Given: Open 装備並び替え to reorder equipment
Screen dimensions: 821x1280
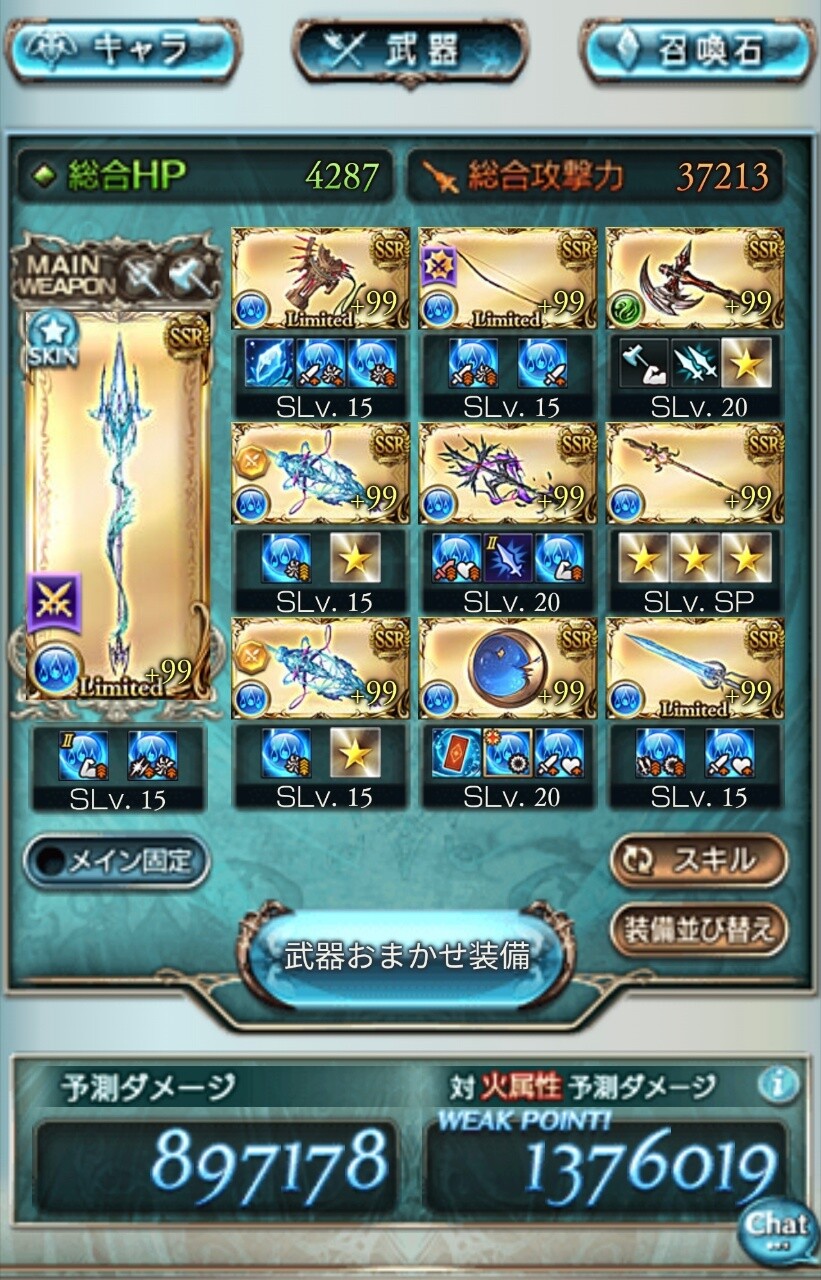Looking at the screenshot, I should [698, 930].
